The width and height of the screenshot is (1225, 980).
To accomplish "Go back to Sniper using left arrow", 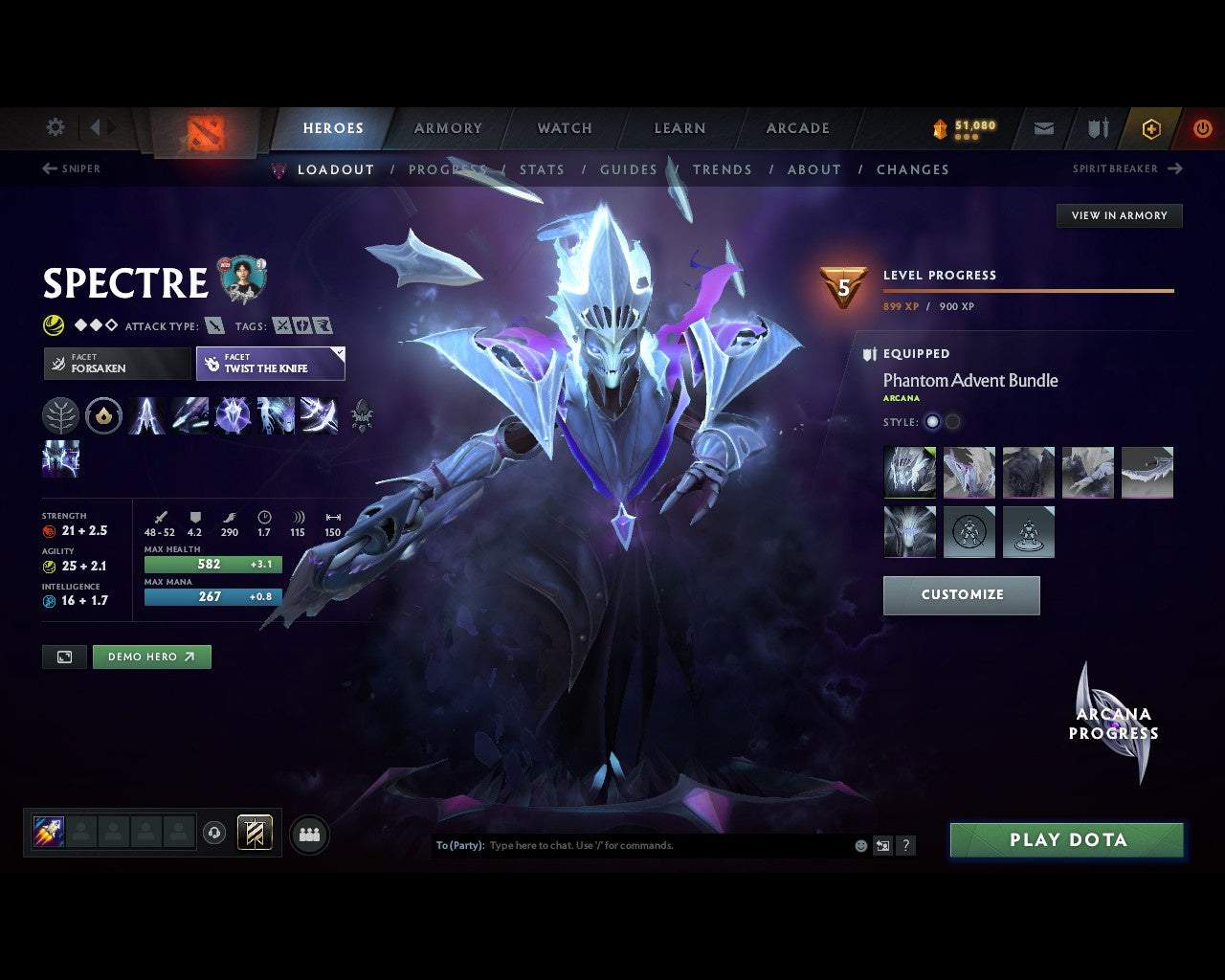I will point(48,168).
